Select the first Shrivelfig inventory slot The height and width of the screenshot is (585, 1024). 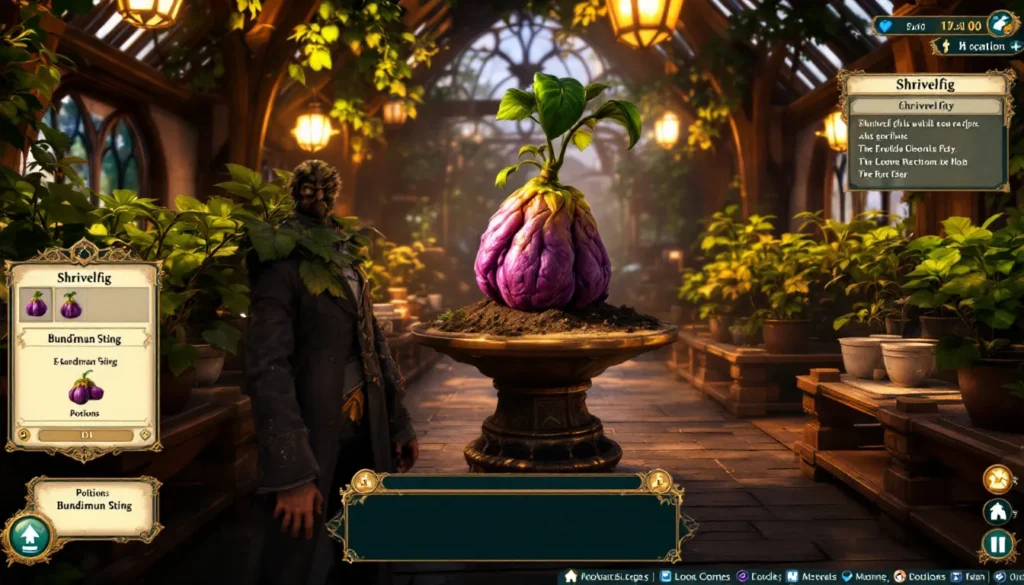36,304
